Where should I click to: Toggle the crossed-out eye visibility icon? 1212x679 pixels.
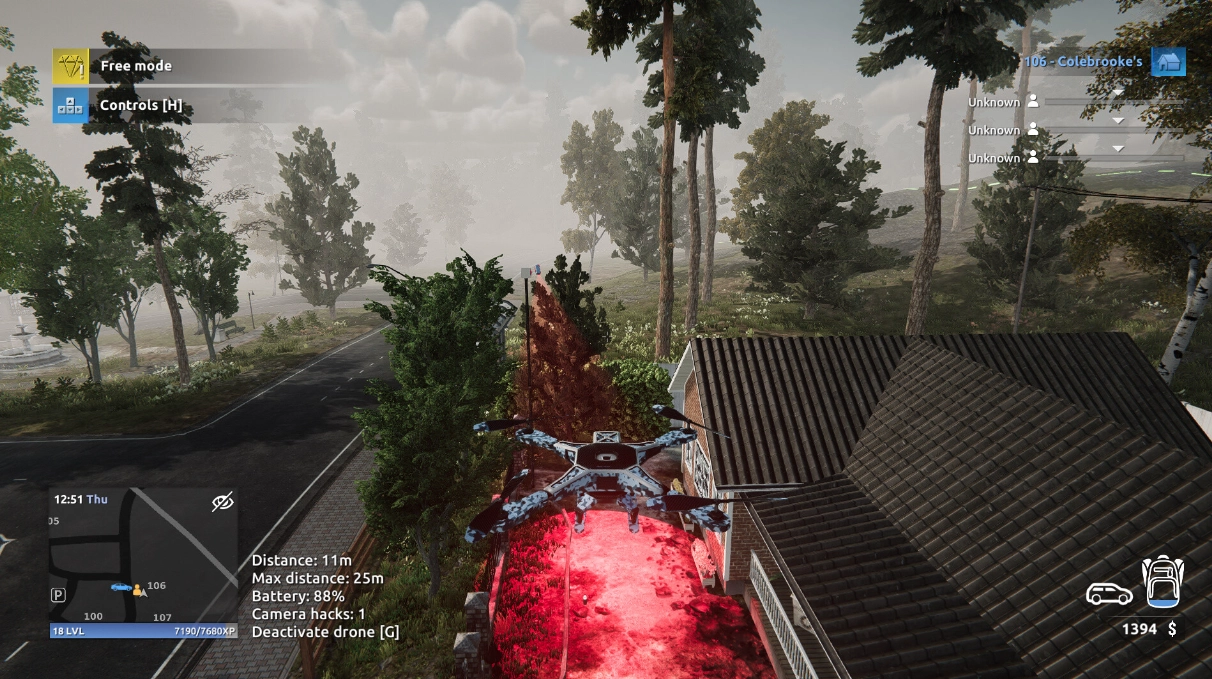[x=222, y=501]
